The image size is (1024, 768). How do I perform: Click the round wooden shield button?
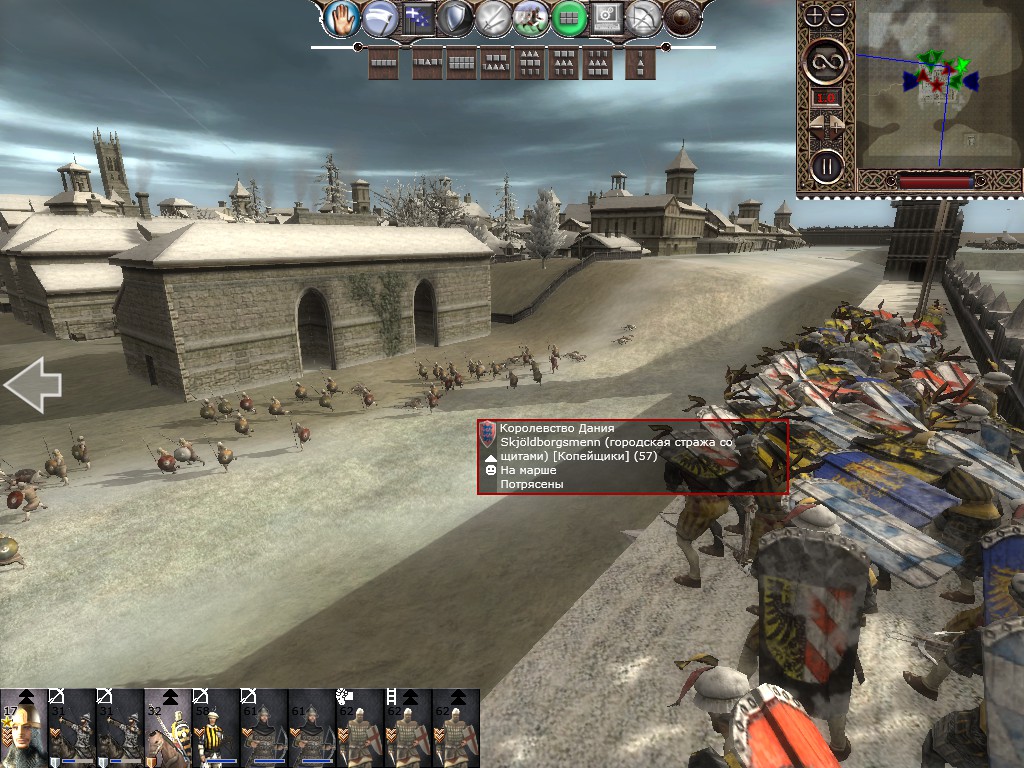[682, 17]
